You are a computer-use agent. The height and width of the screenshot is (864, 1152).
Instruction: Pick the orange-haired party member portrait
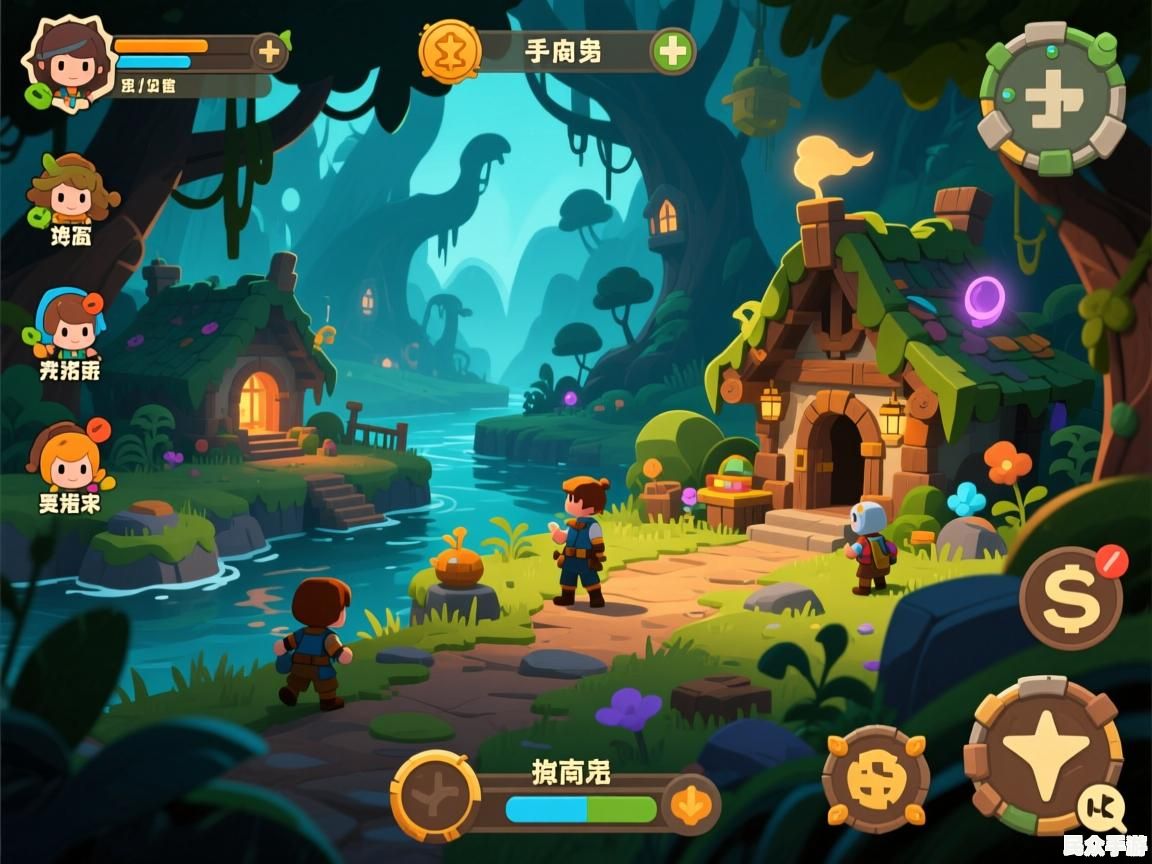[70, 459]
